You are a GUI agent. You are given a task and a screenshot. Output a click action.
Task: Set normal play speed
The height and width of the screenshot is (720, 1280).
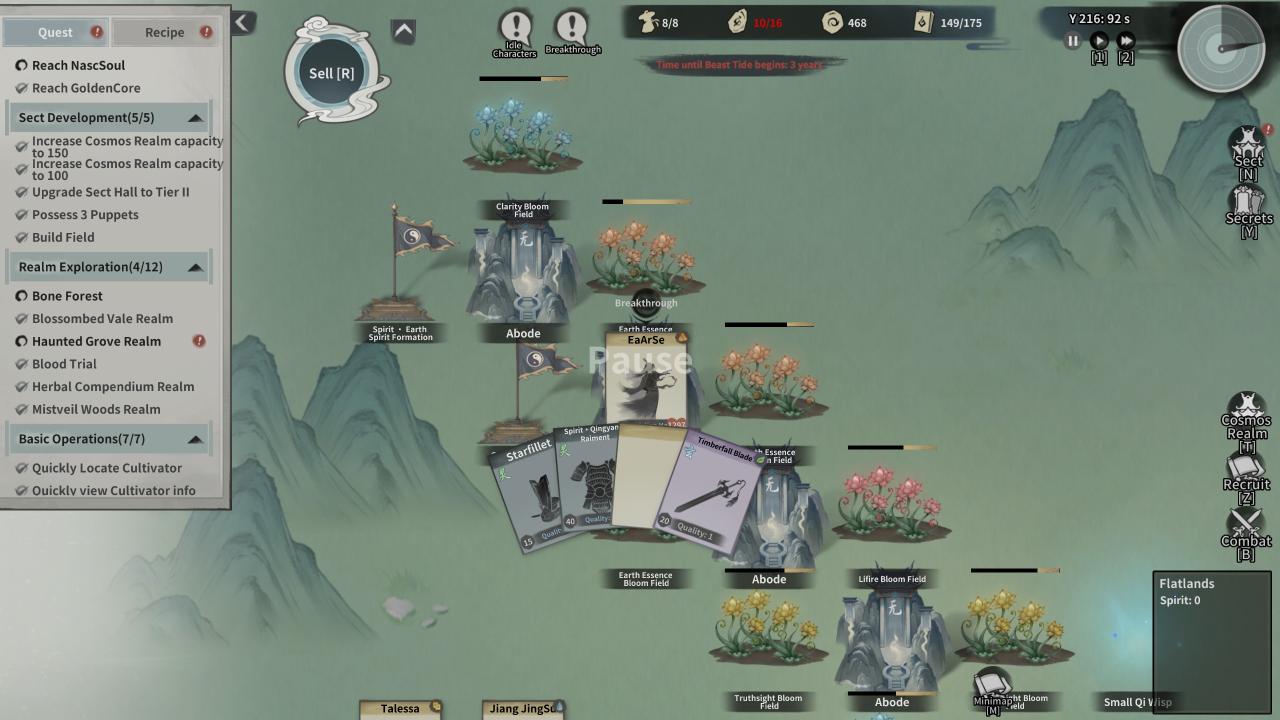pyautogui.click(x=1098, y=41)
